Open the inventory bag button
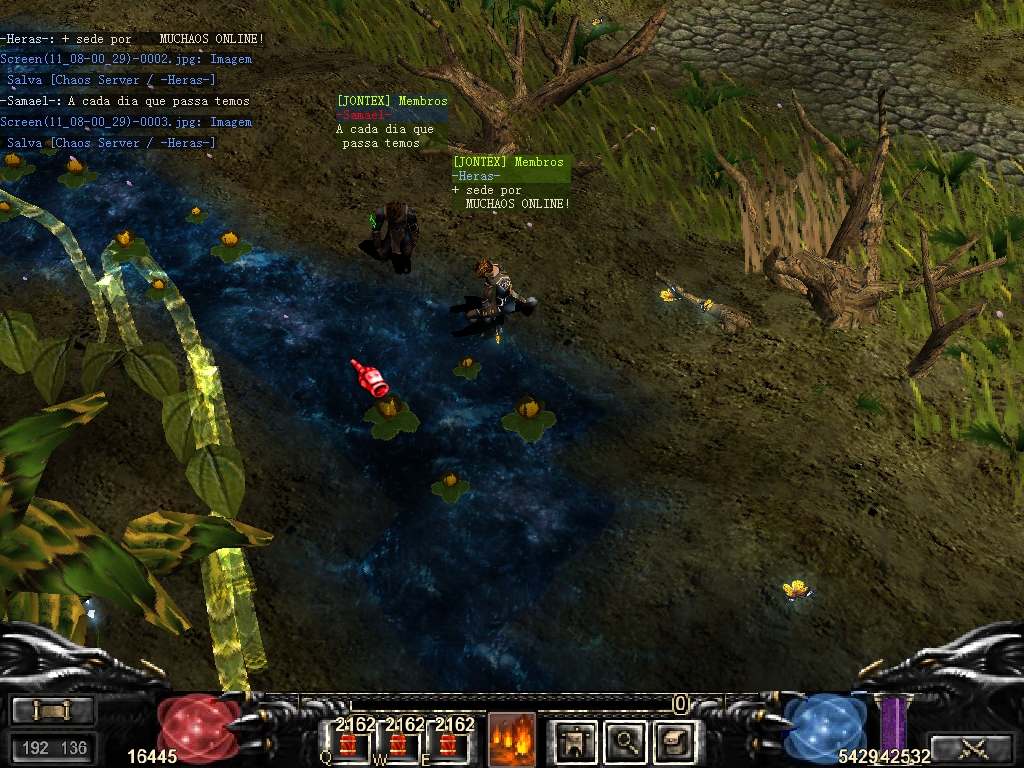Viewport: 1024px width, 768px height. pyautogui.click(x=675, y=741)
